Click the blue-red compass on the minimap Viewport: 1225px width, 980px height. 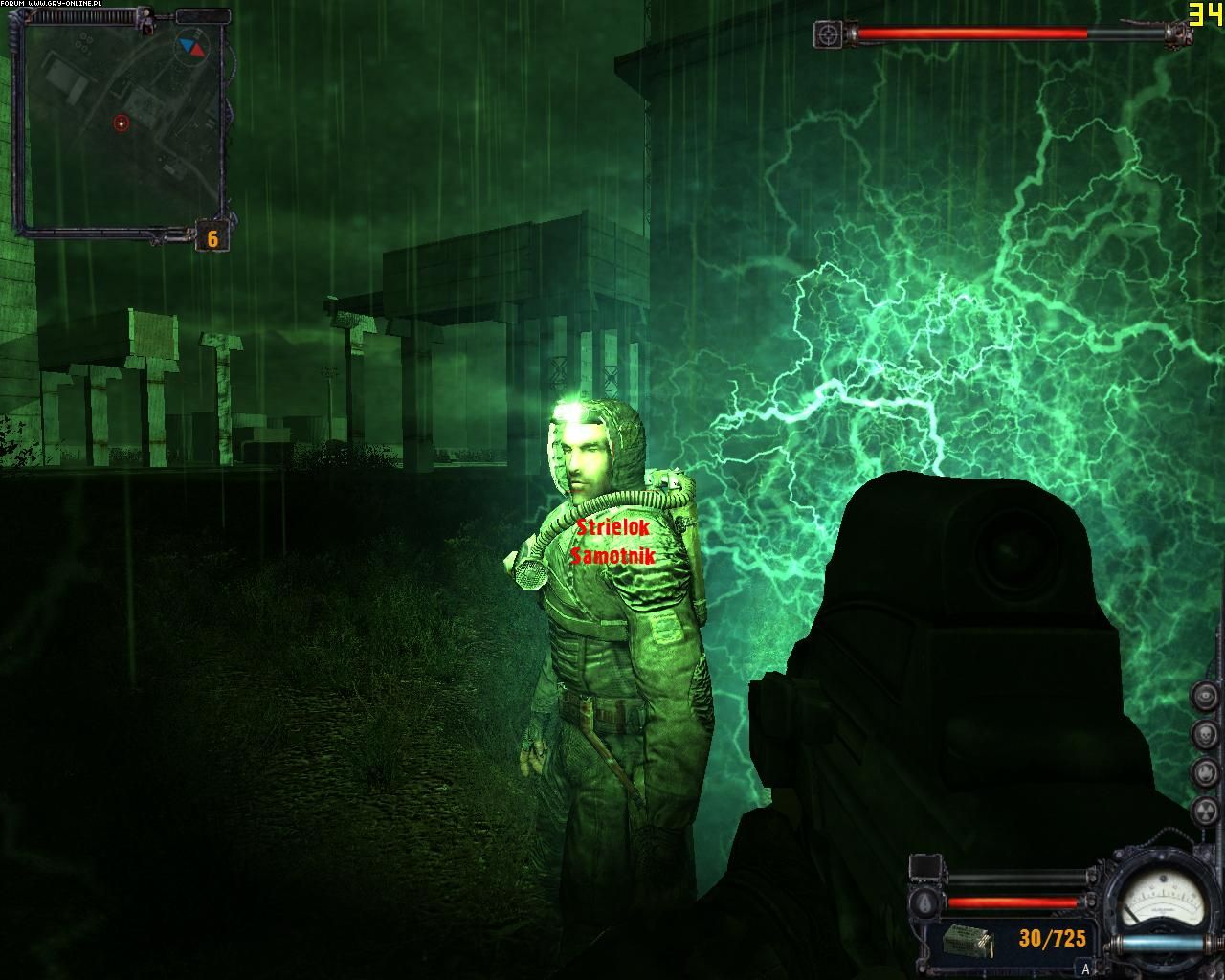(x=190, y=46)
